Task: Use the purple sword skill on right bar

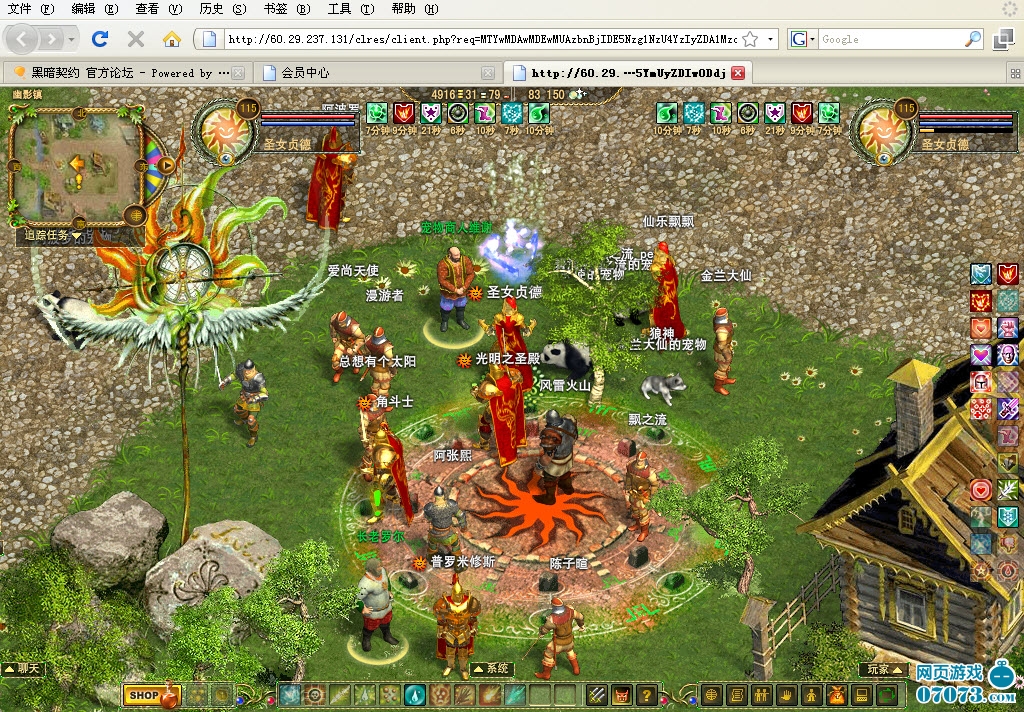Action: click(1008, 409)
